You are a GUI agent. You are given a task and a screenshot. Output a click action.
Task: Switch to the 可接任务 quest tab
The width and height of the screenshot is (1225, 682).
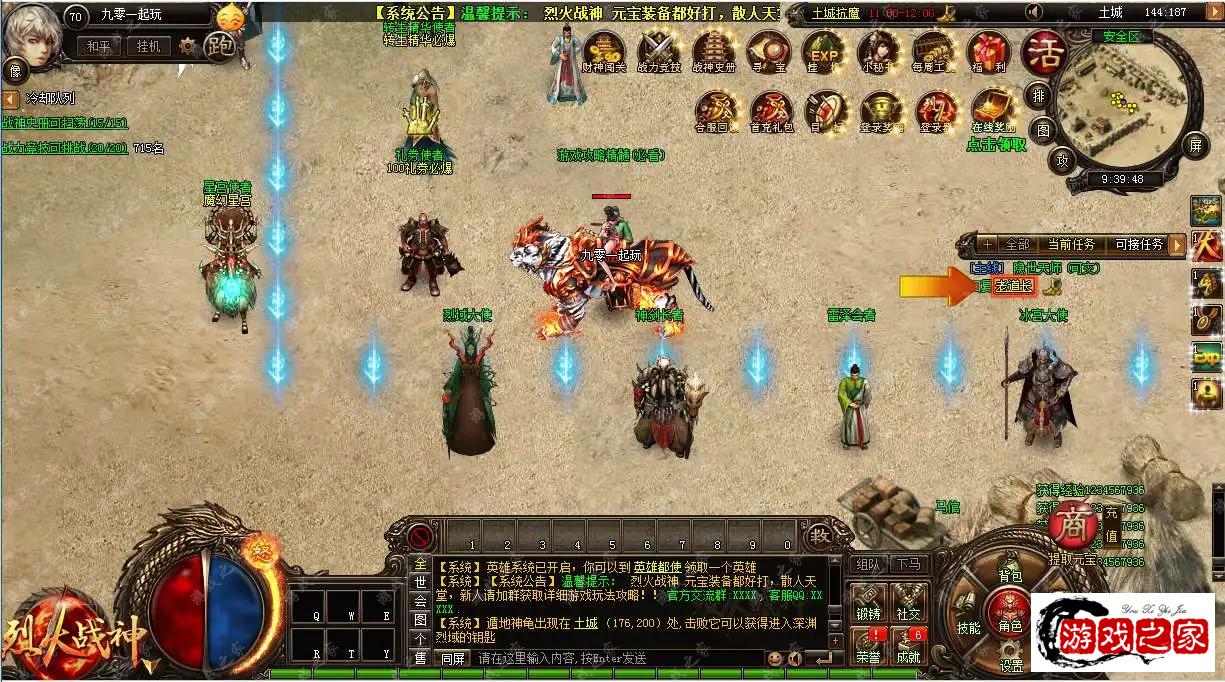[x=1139, y=244]
